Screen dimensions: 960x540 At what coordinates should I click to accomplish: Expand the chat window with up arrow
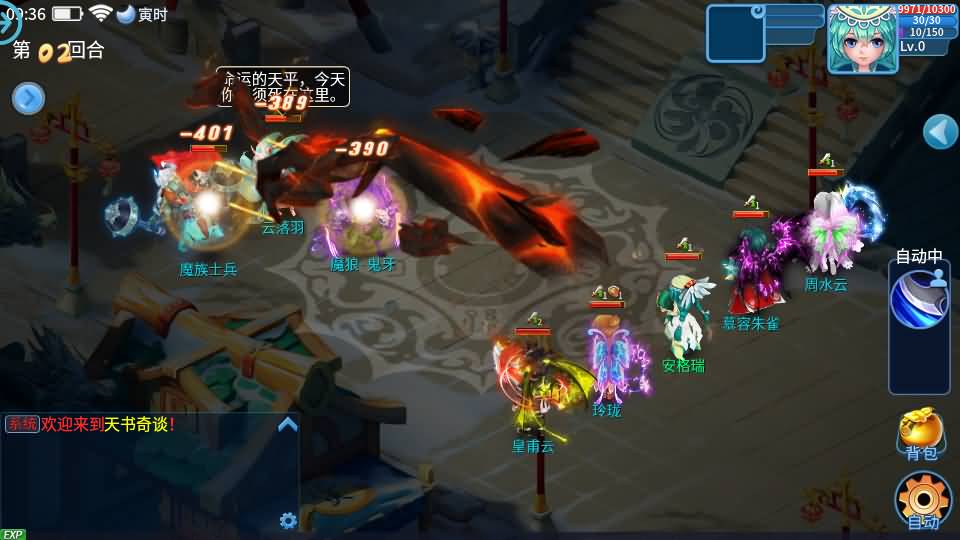click(287, 424)
